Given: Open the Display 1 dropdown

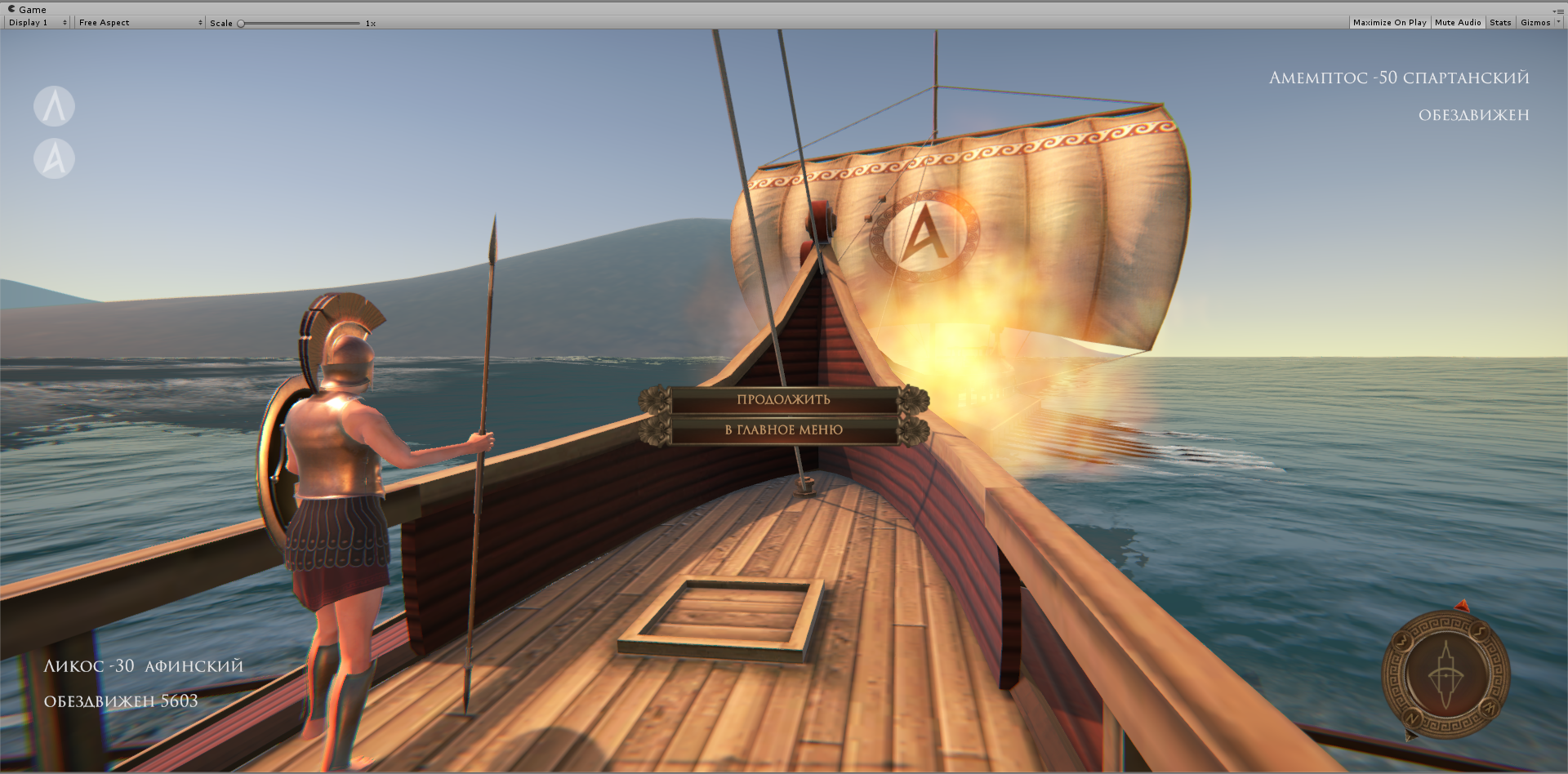Looking at the screenshot, I should (x=38, y=23).
